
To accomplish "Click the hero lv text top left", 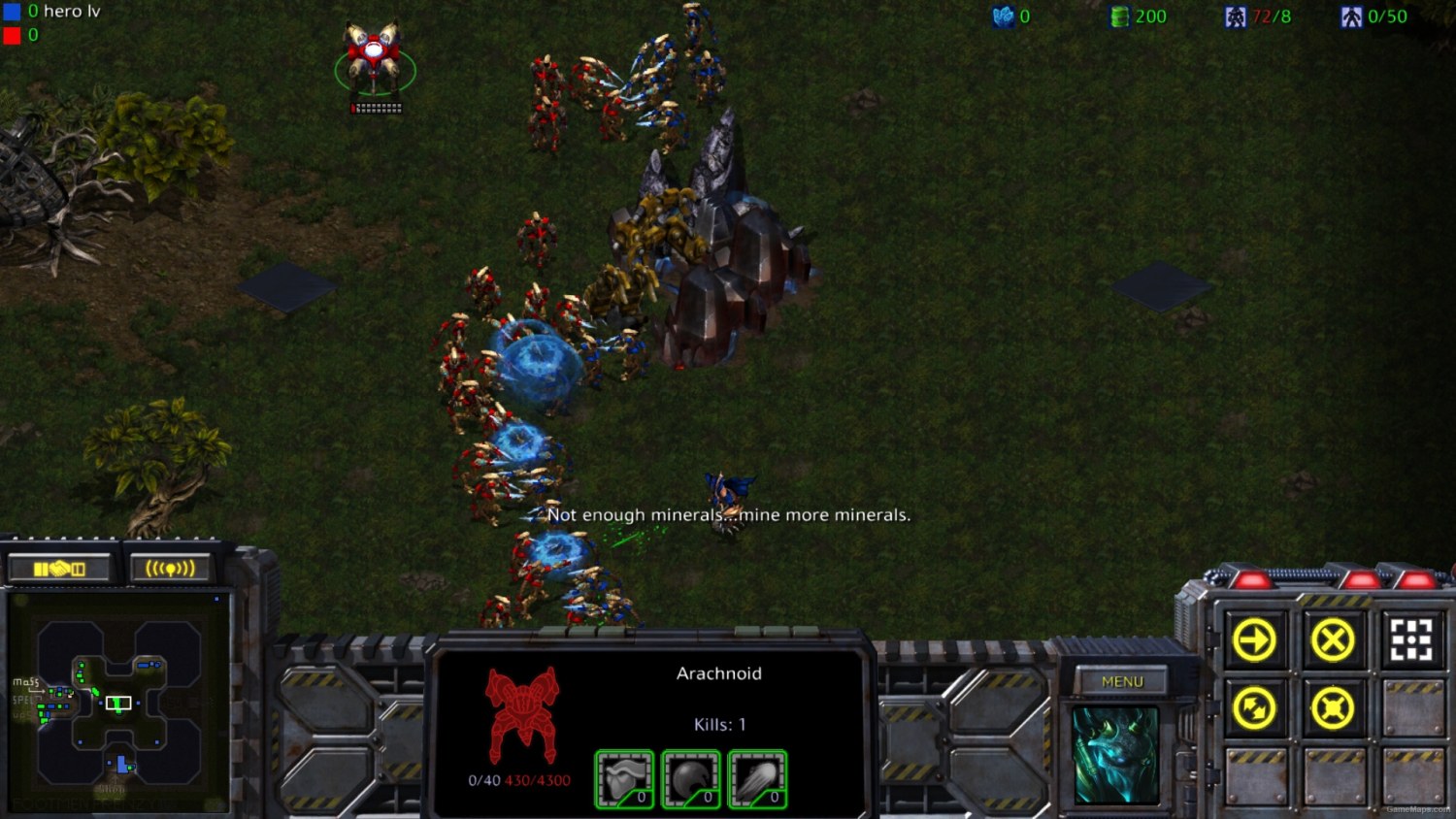I will (x=71, y=12).
